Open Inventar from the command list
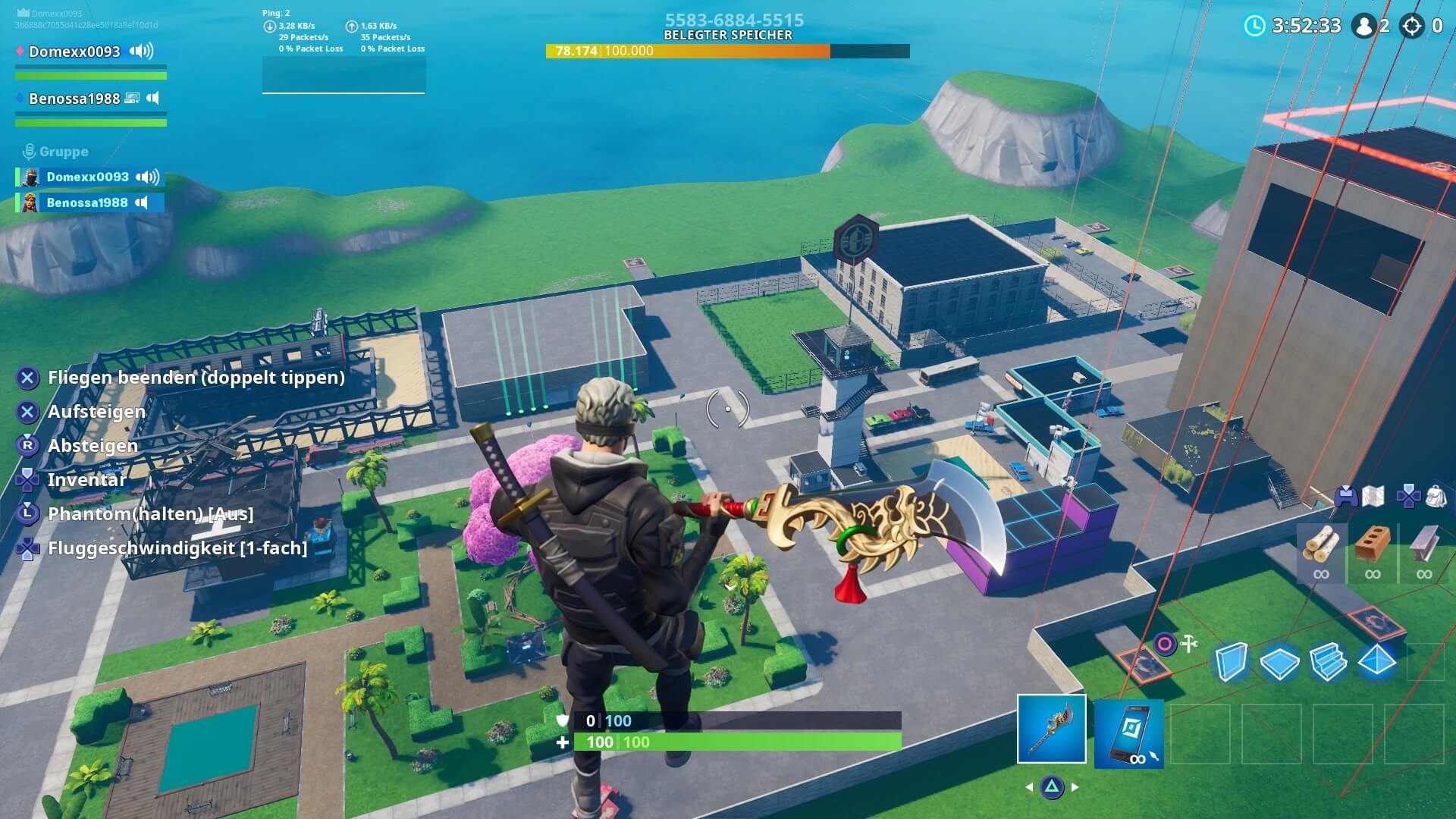 (x=87, y=480)
